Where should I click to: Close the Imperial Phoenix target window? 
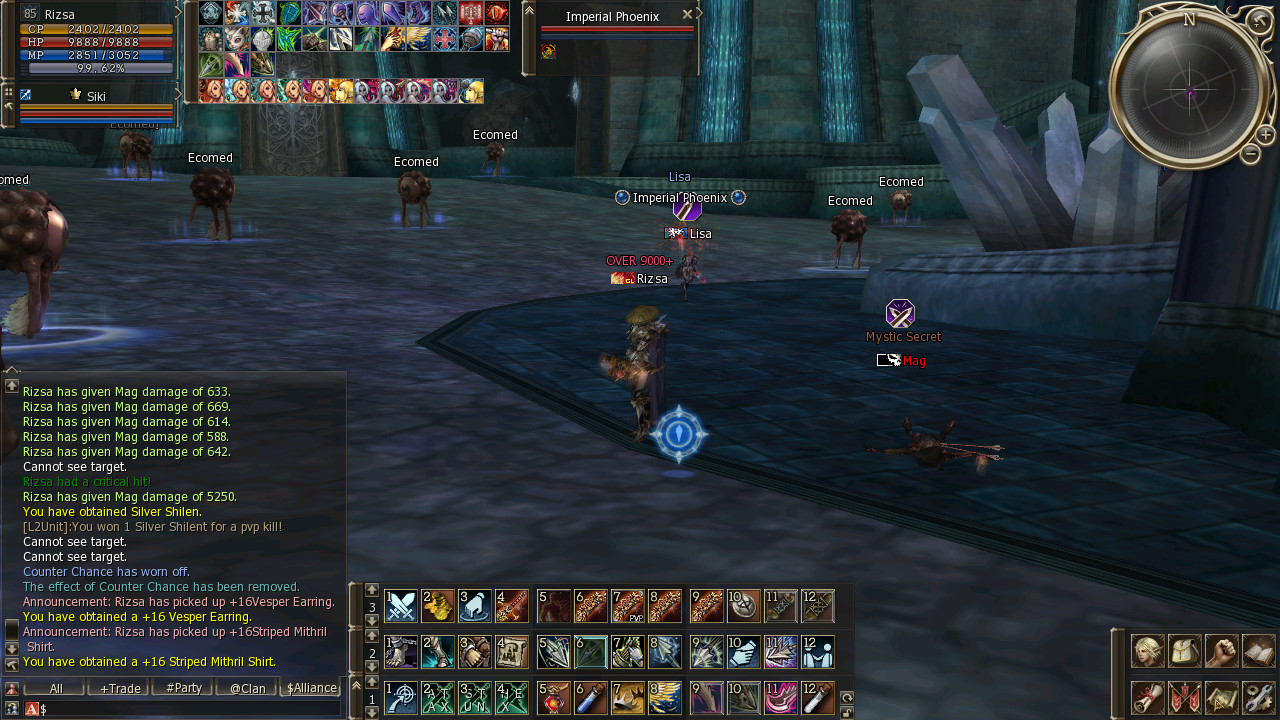(x=687, y=14)
